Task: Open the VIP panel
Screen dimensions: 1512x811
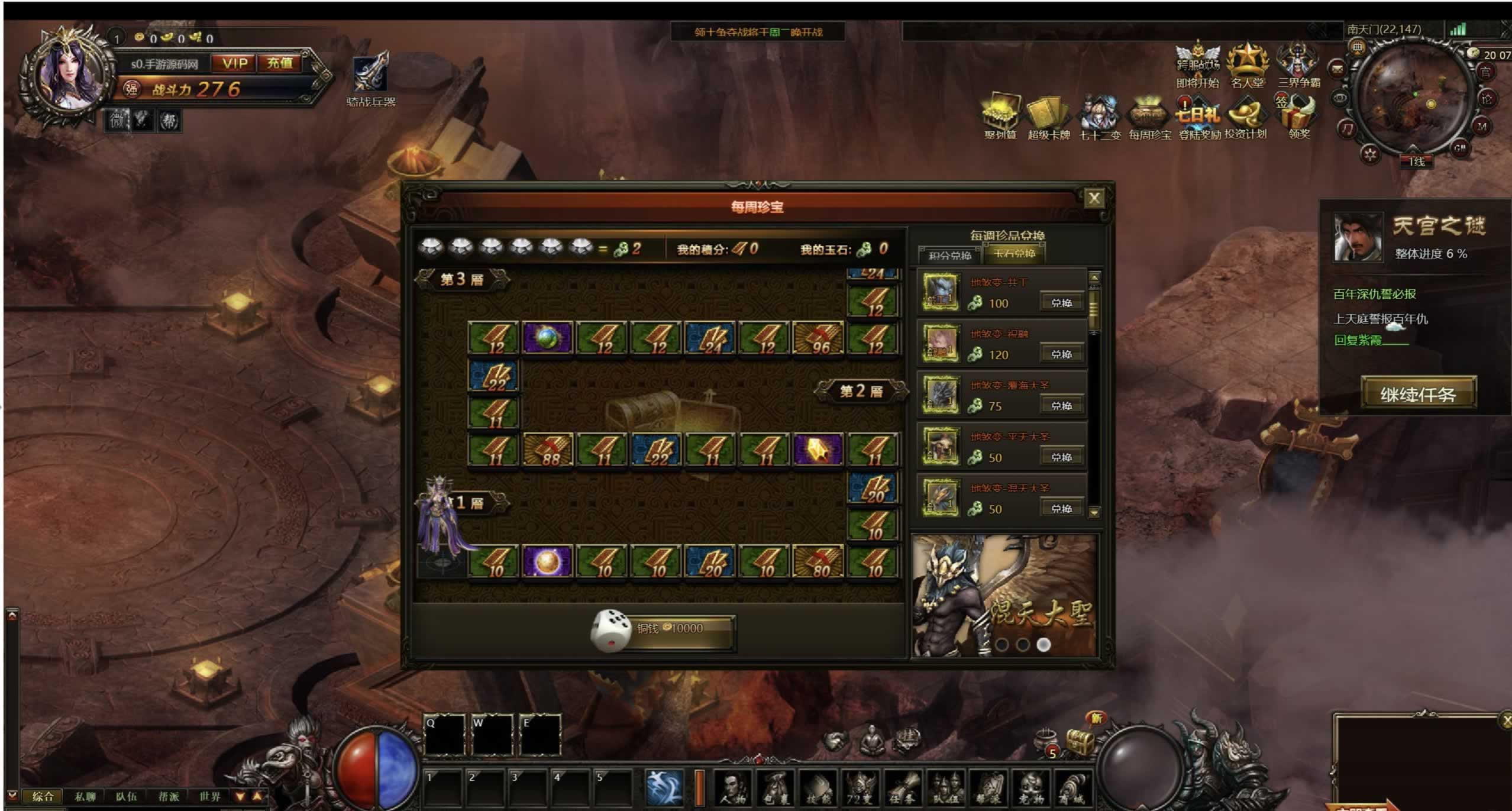Action: (234, 63)
